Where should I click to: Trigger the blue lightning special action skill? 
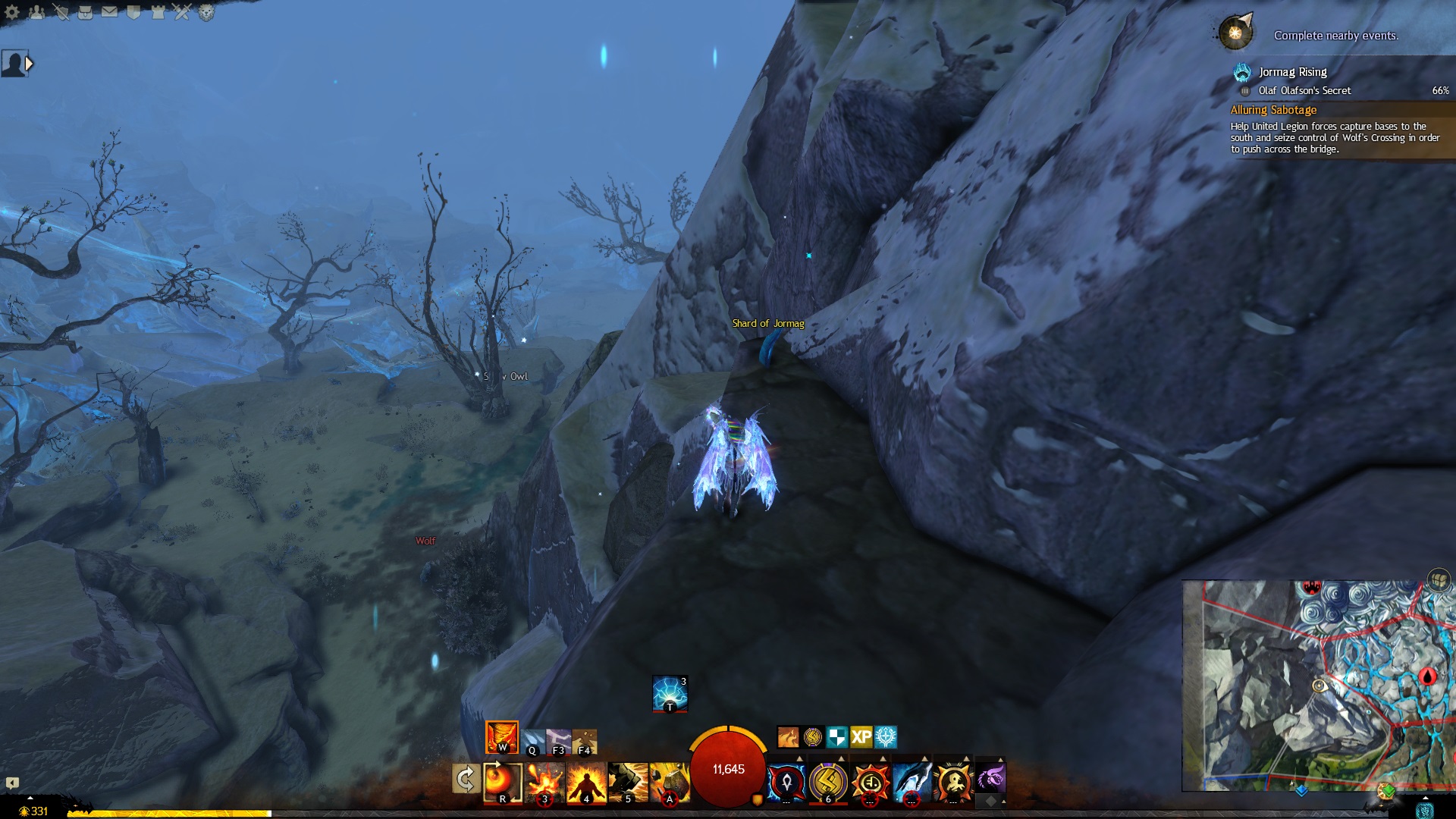click(670, 693)
